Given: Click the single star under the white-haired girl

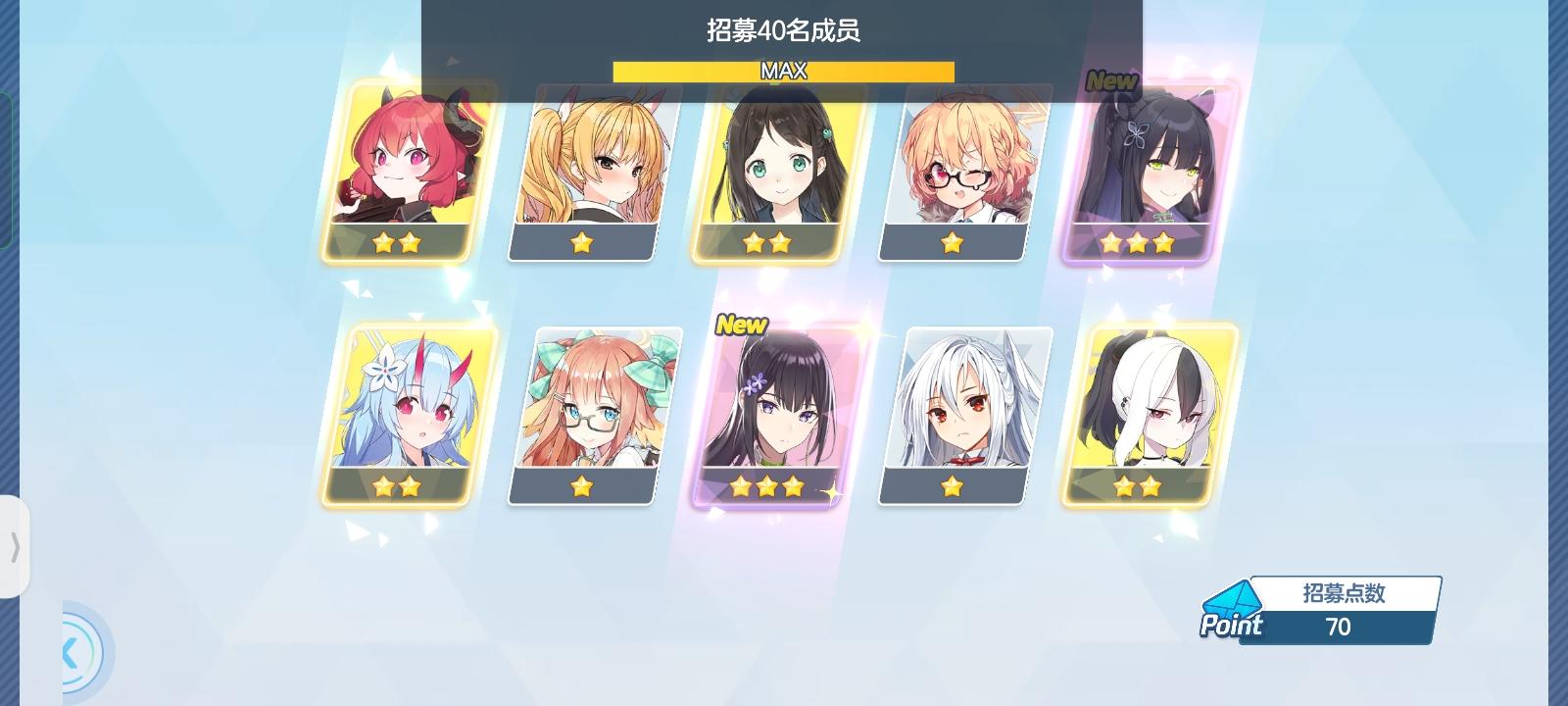Looking at the screenshot, I should pyautogui.click(x=952, y=485).
